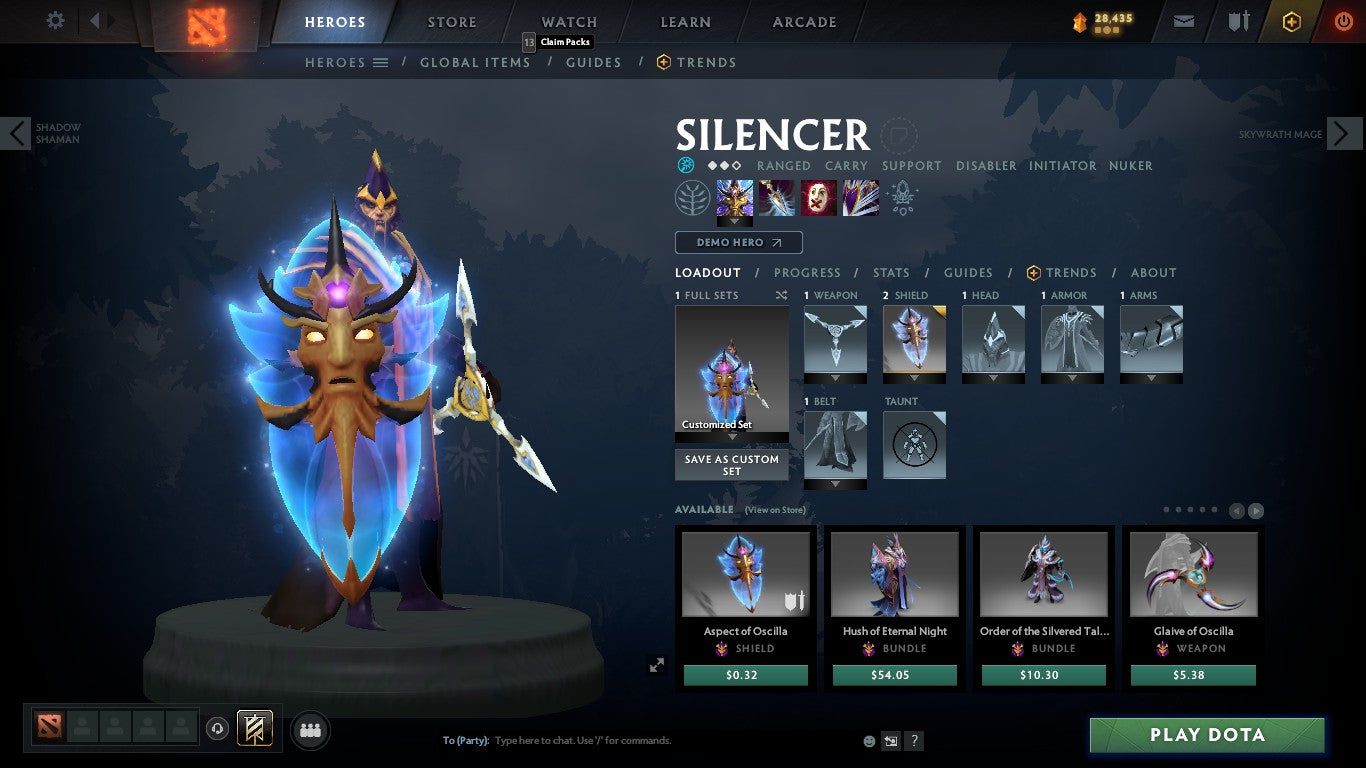Open the mail notifications icon
1366x768 pixels.
(x=1183, y=20)
